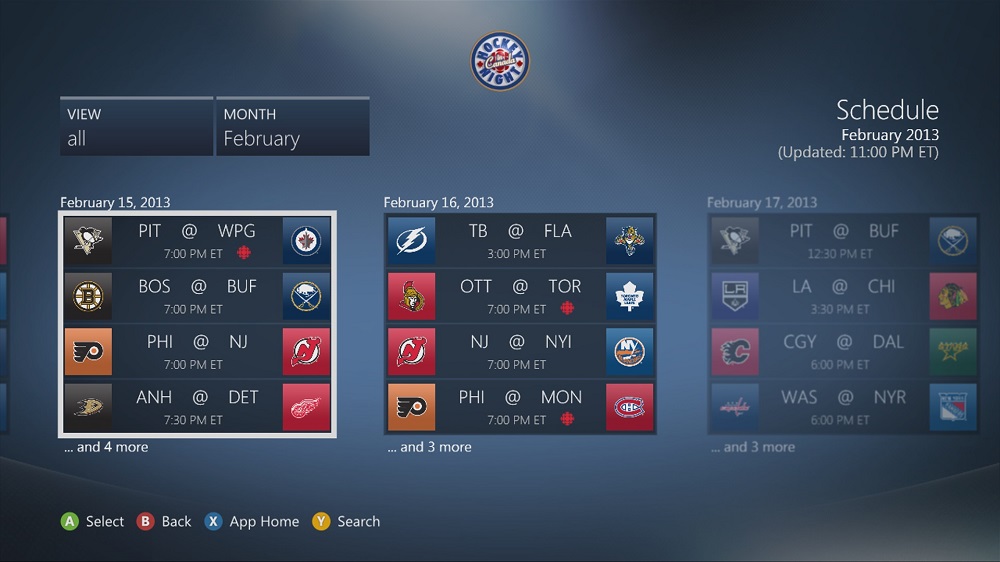This screenshot has width=1000, height=562.
Task: Open the ANH @ DET game
Action: [x=197, y=407]
